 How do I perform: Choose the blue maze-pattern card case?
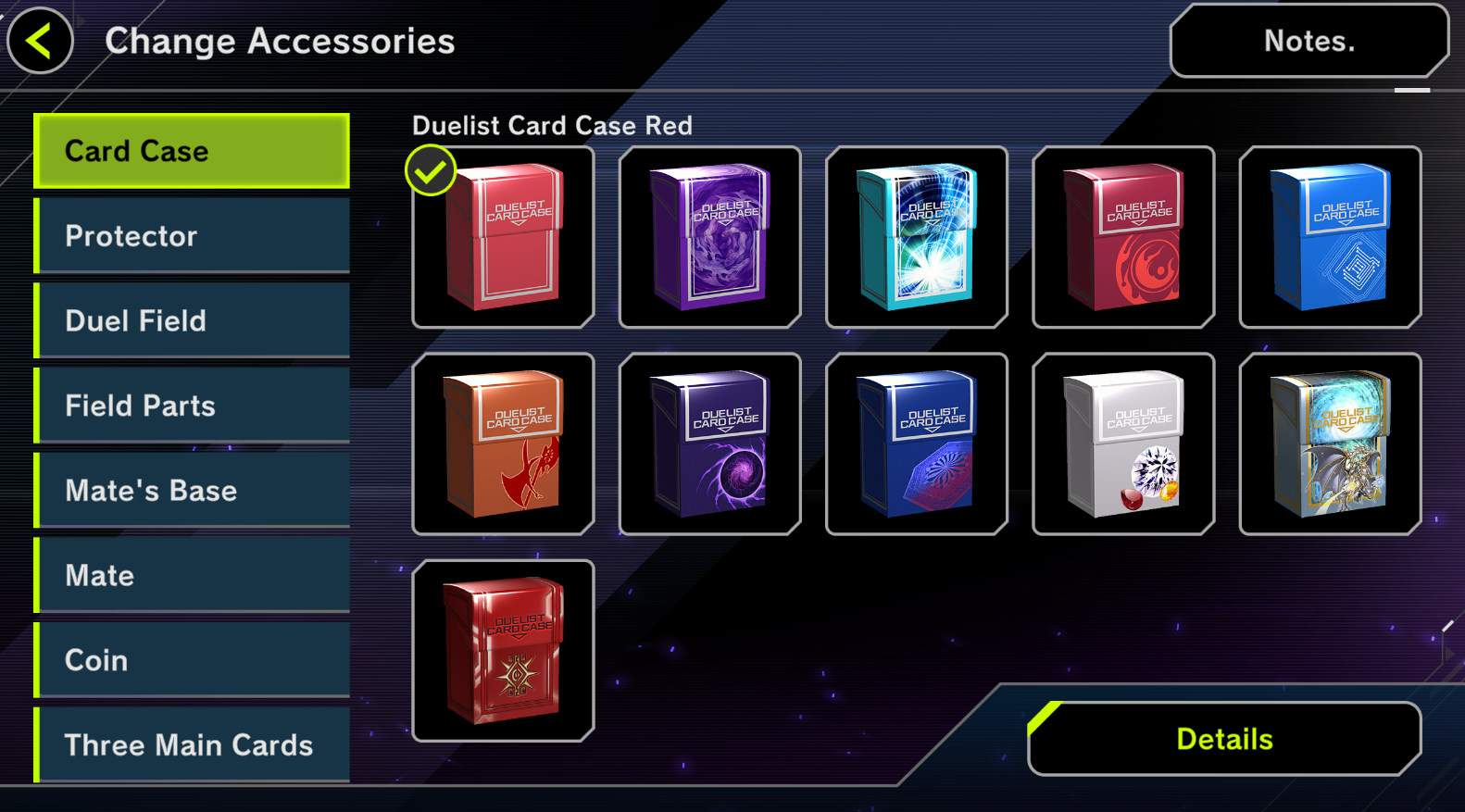tap(1330, 237)
